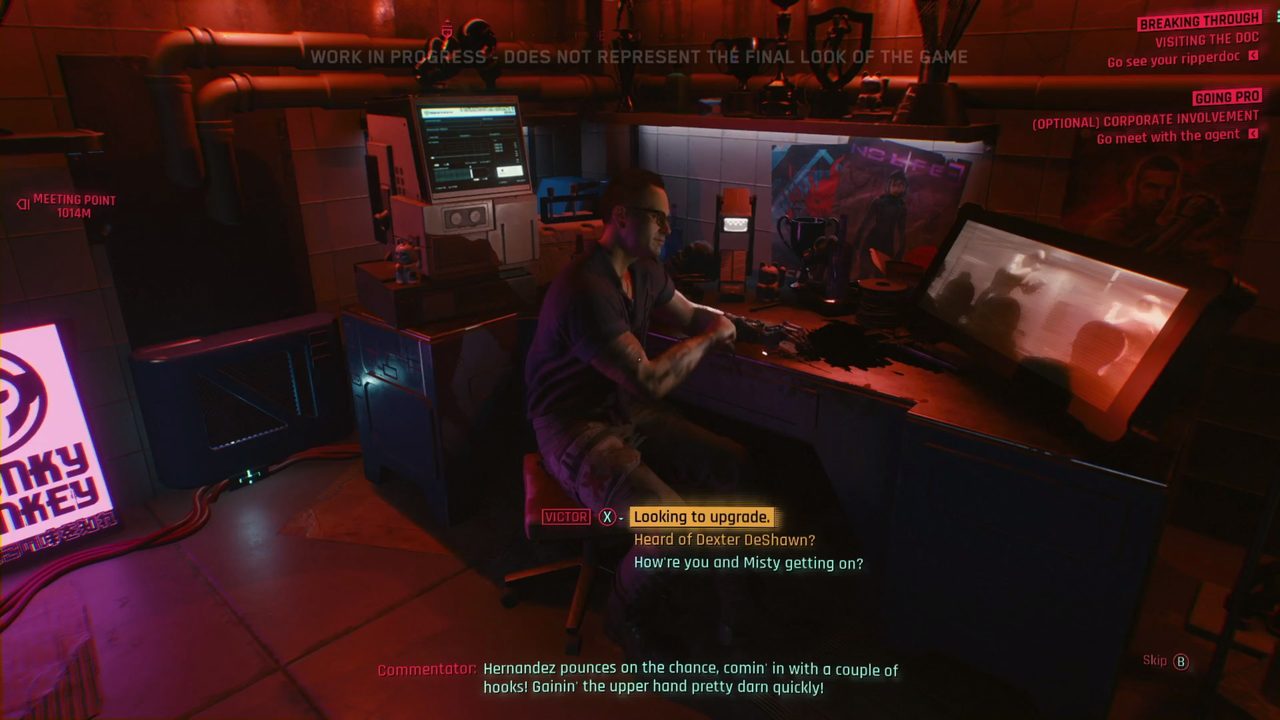Screen dimensions: 1280x720
Task: Choose the "Looking to upgrade." dialogue reply
Action: 701,517
